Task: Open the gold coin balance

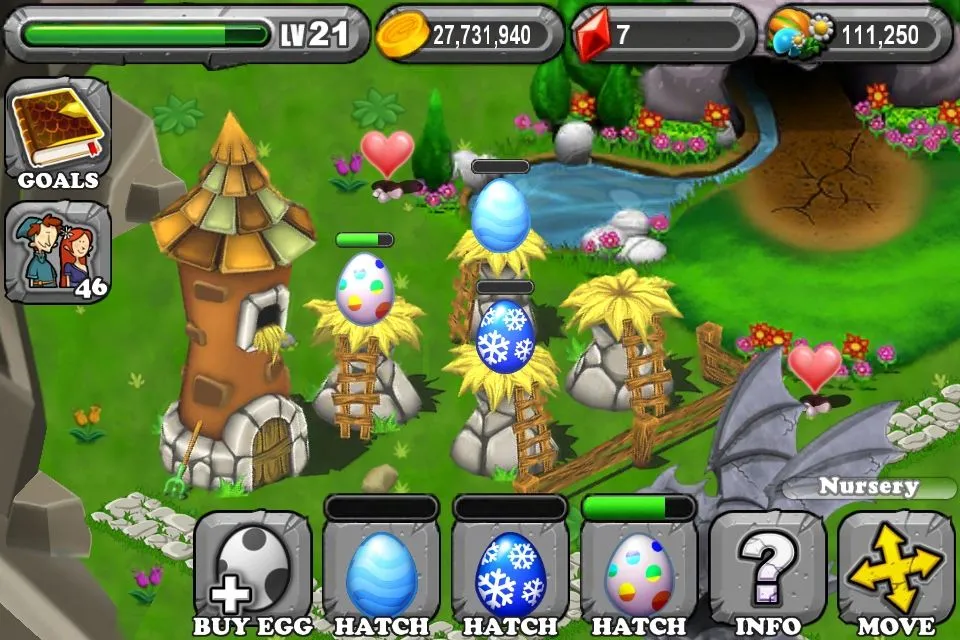Action: (468, 35)
